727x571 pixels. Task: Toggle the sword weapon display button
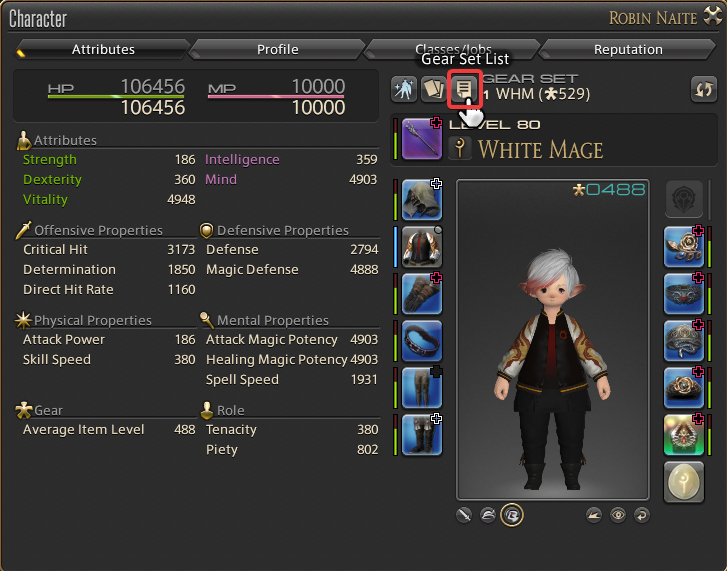point(464,515)
